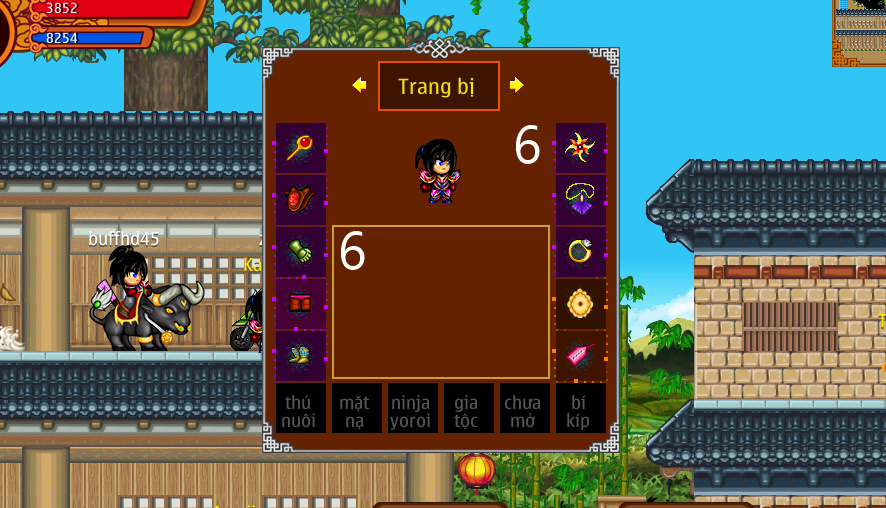
Task: Pick the golden round jade charm slot
Action: pyautogui.click(x=580, y=304)
